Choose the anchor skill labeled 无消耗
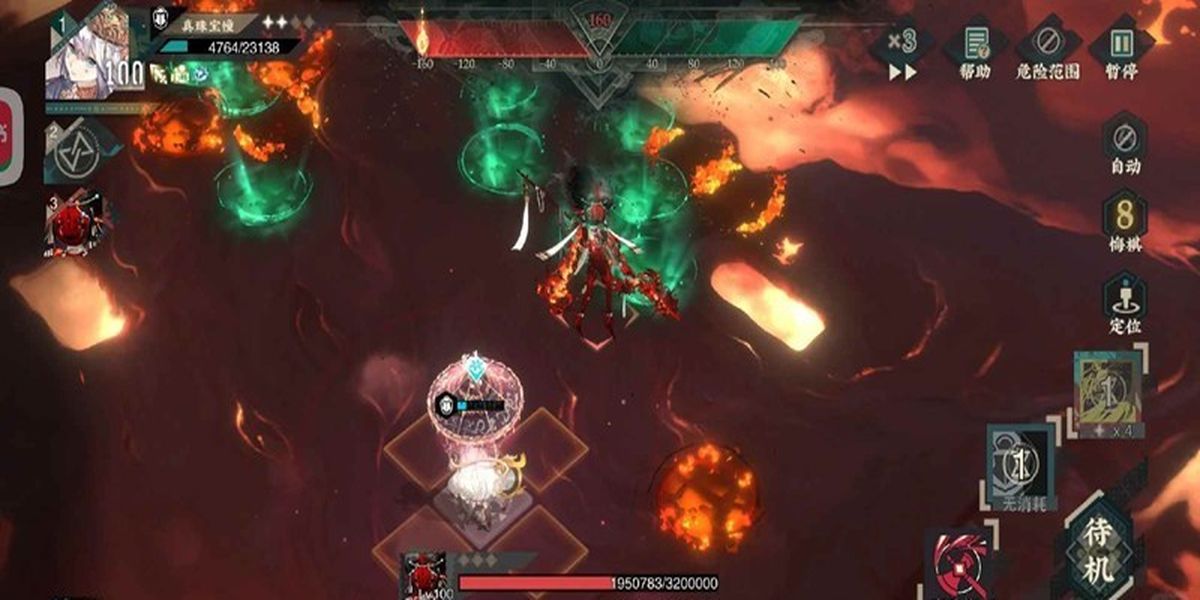The image size is (1200, 600). pyautogui.click(x=1022, y=466)
